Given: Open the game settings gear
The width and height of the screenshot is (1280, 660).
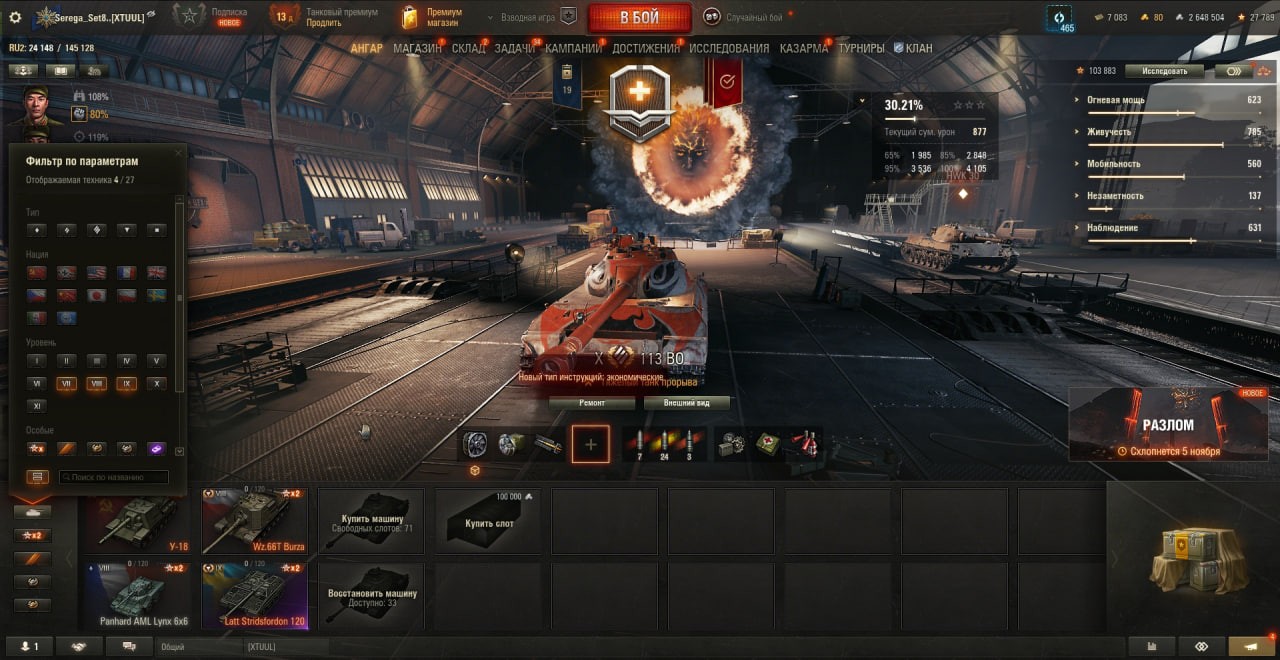Looking at the screenshot, I should pos(15,17).
